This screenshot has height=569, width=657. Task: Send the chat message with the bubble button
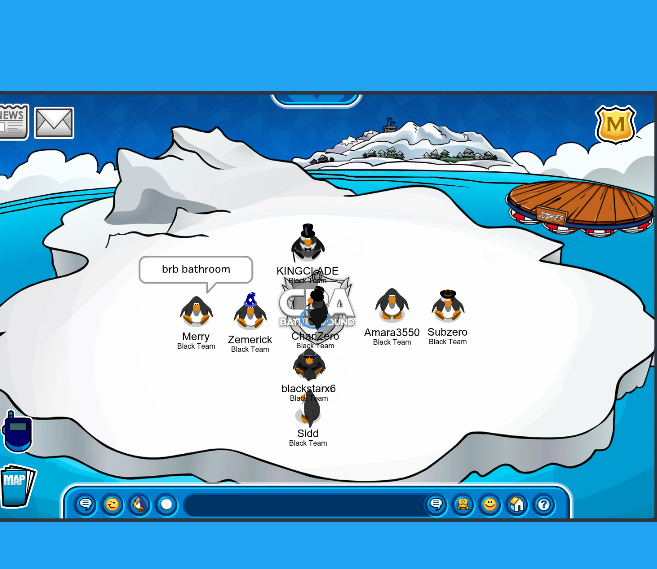tap(436, 505)
